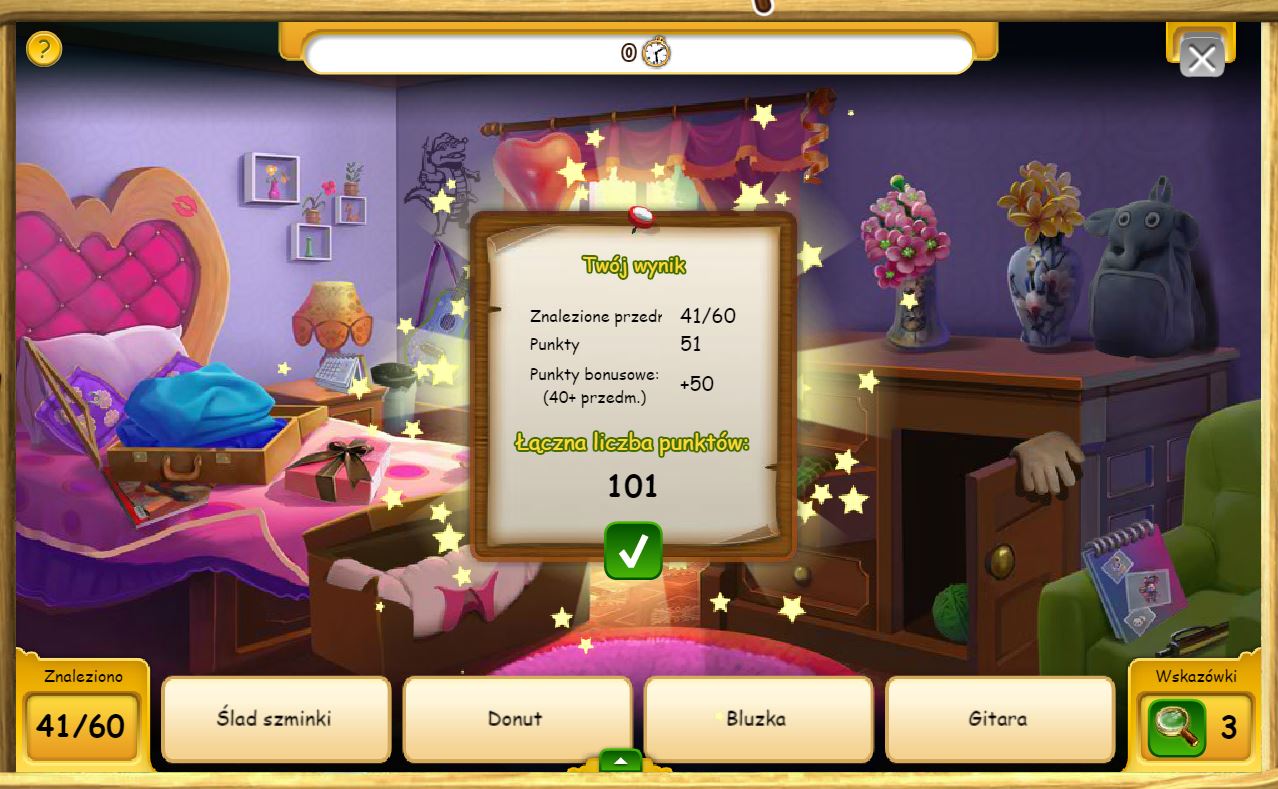The image size is (1278, 789).
Task: Confirm the result with the green checkmark
Action: click(x=633, y=550)
